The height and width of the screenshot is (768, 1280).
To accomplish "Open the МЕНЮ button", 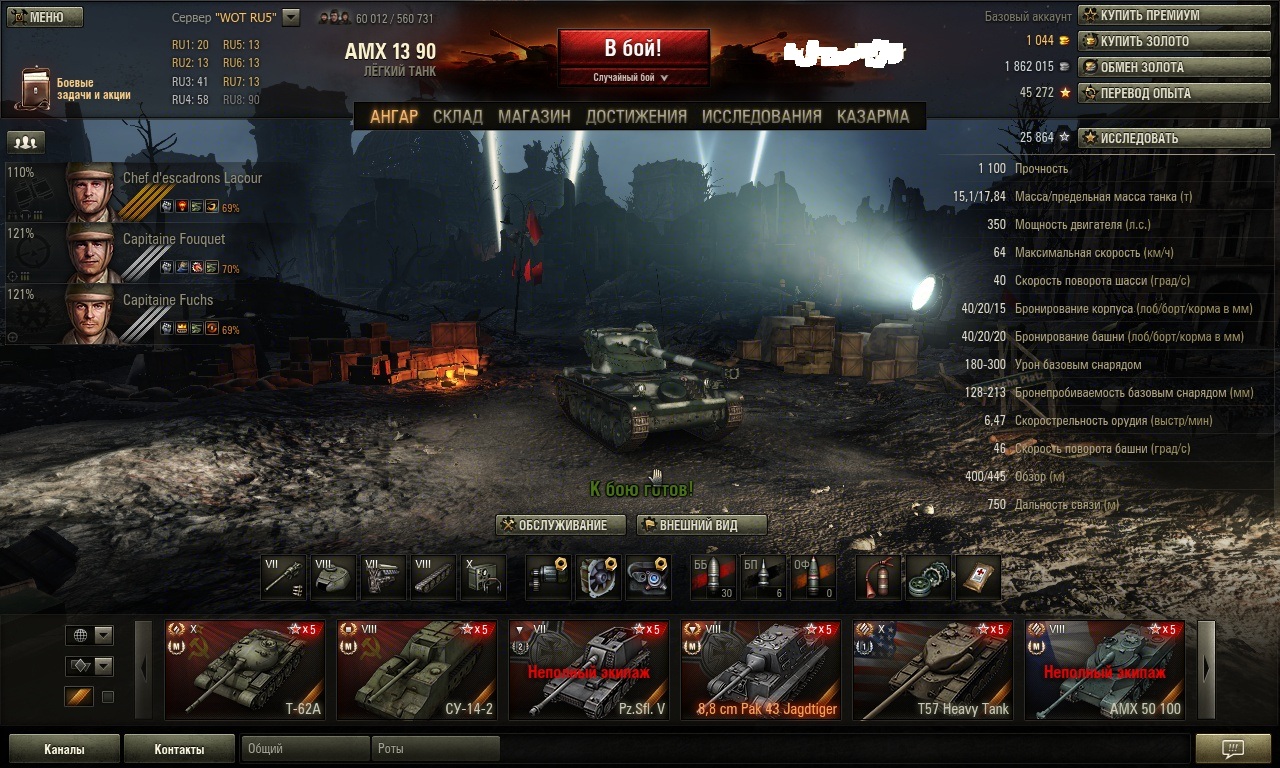I will [44, 17].
